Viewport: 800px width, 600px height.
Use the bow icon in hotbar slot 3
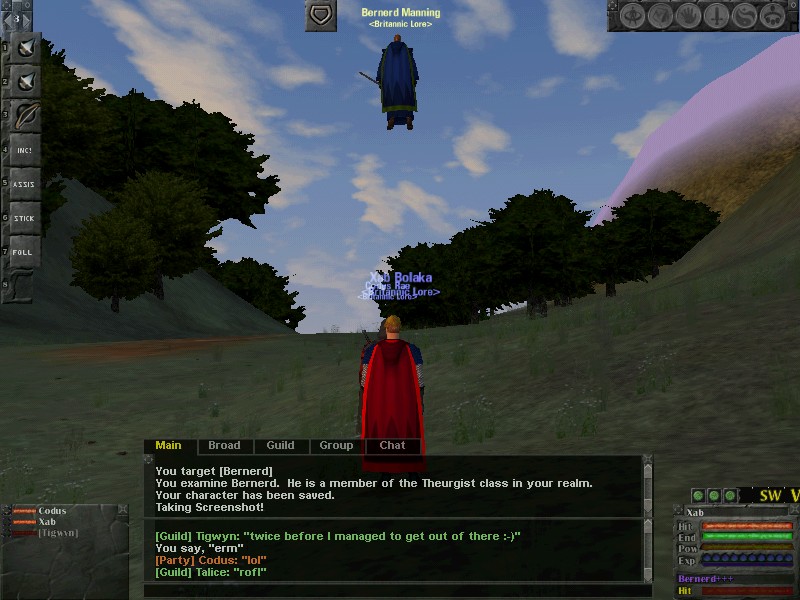click(24, 114)
